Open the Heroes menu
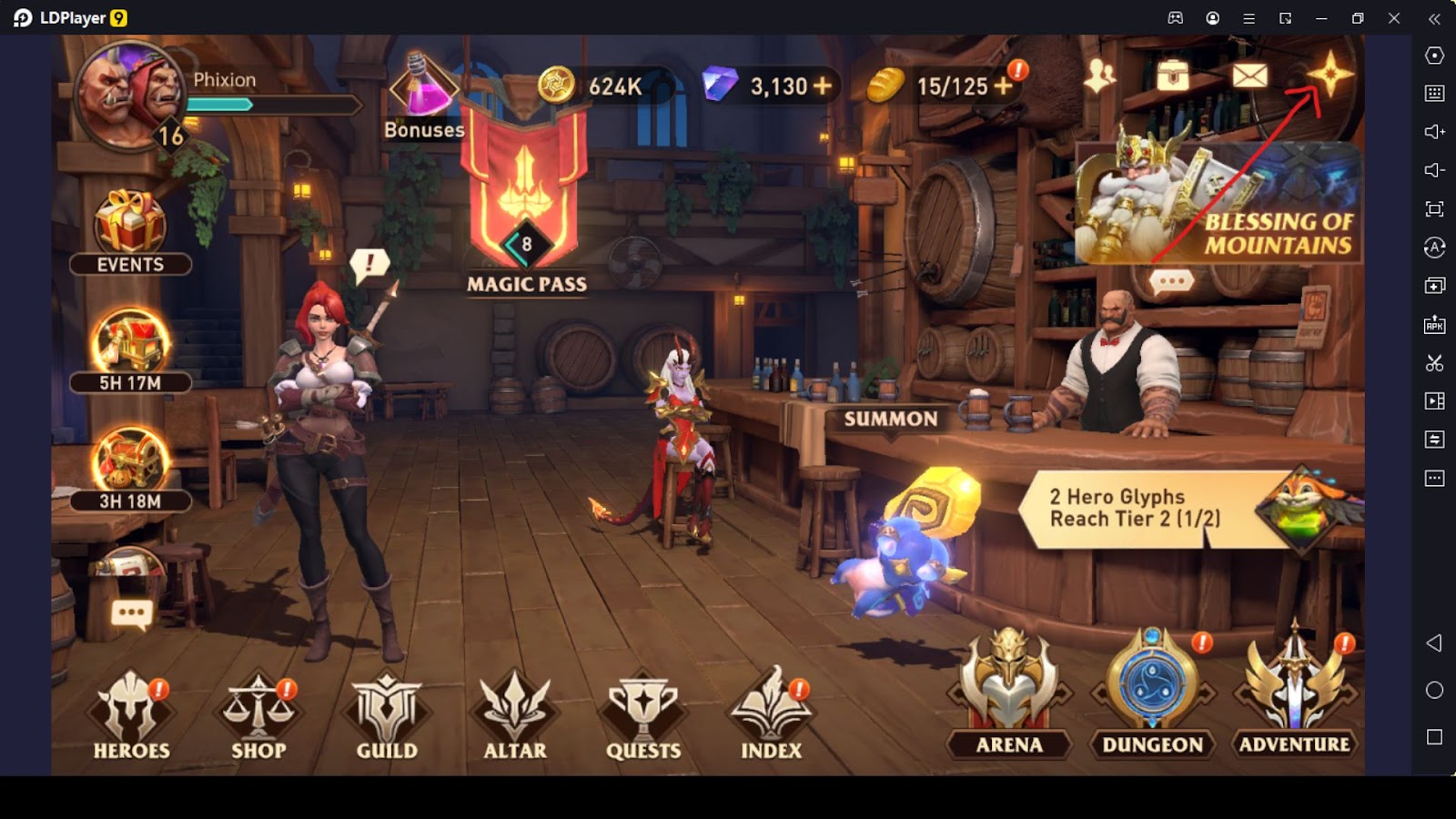The height and width of the screenshot is (819, 1456). (x=131, y=716)
